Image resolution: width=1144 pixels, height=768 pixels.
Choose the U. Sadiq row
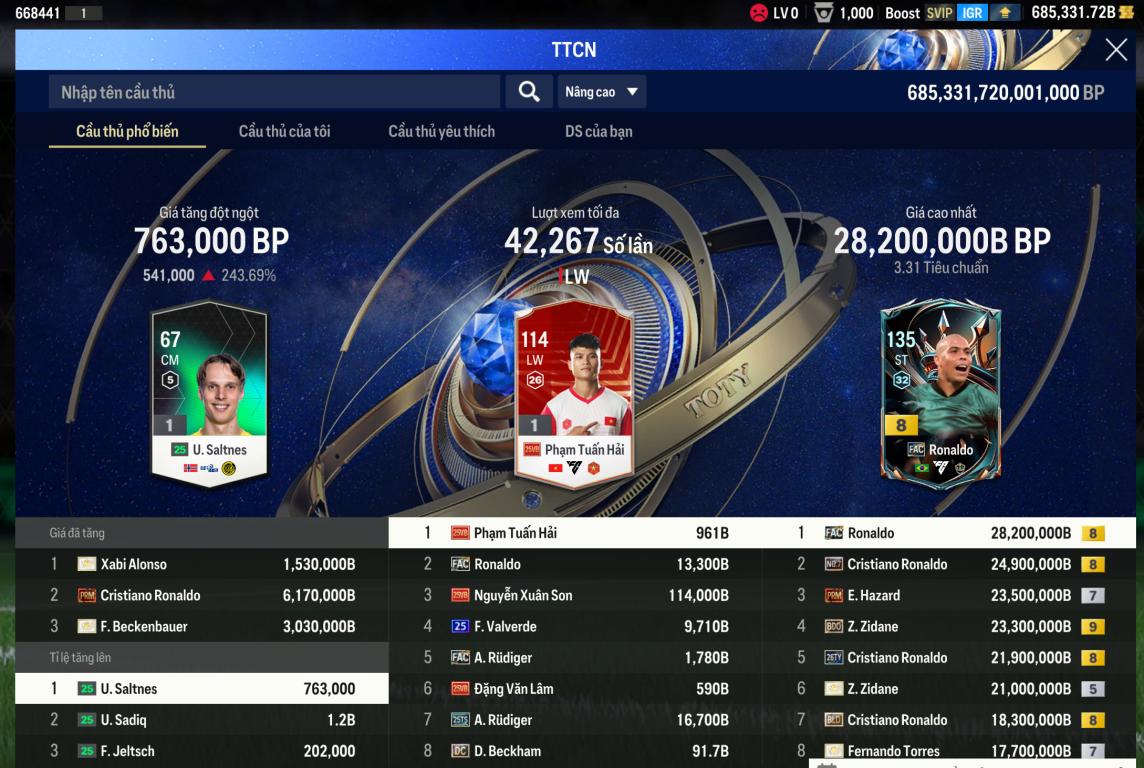202,720
